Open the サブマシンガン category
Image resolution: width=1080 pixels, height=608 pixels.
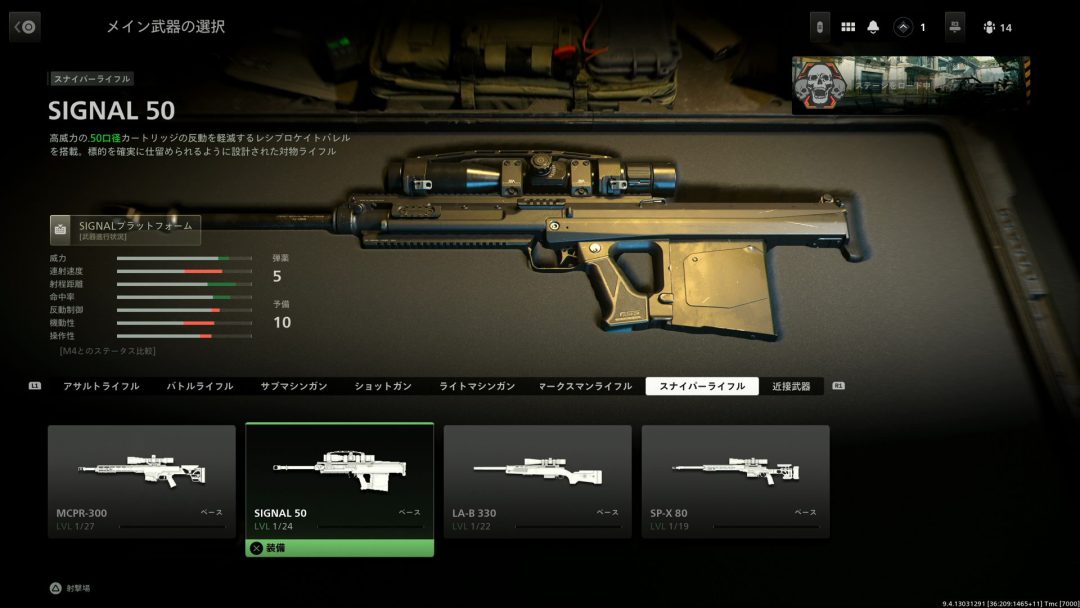294,386
